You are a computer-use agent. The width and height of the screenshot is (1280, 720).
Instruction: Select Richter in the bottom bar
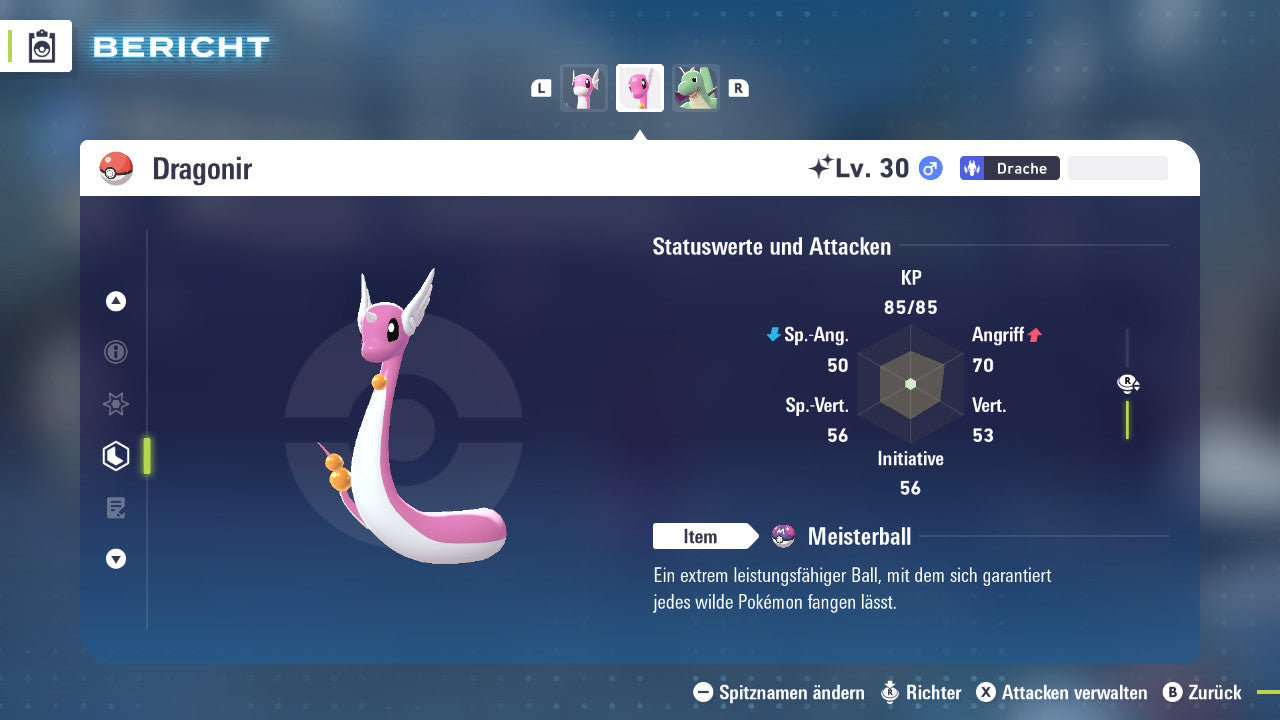[935, 692]
